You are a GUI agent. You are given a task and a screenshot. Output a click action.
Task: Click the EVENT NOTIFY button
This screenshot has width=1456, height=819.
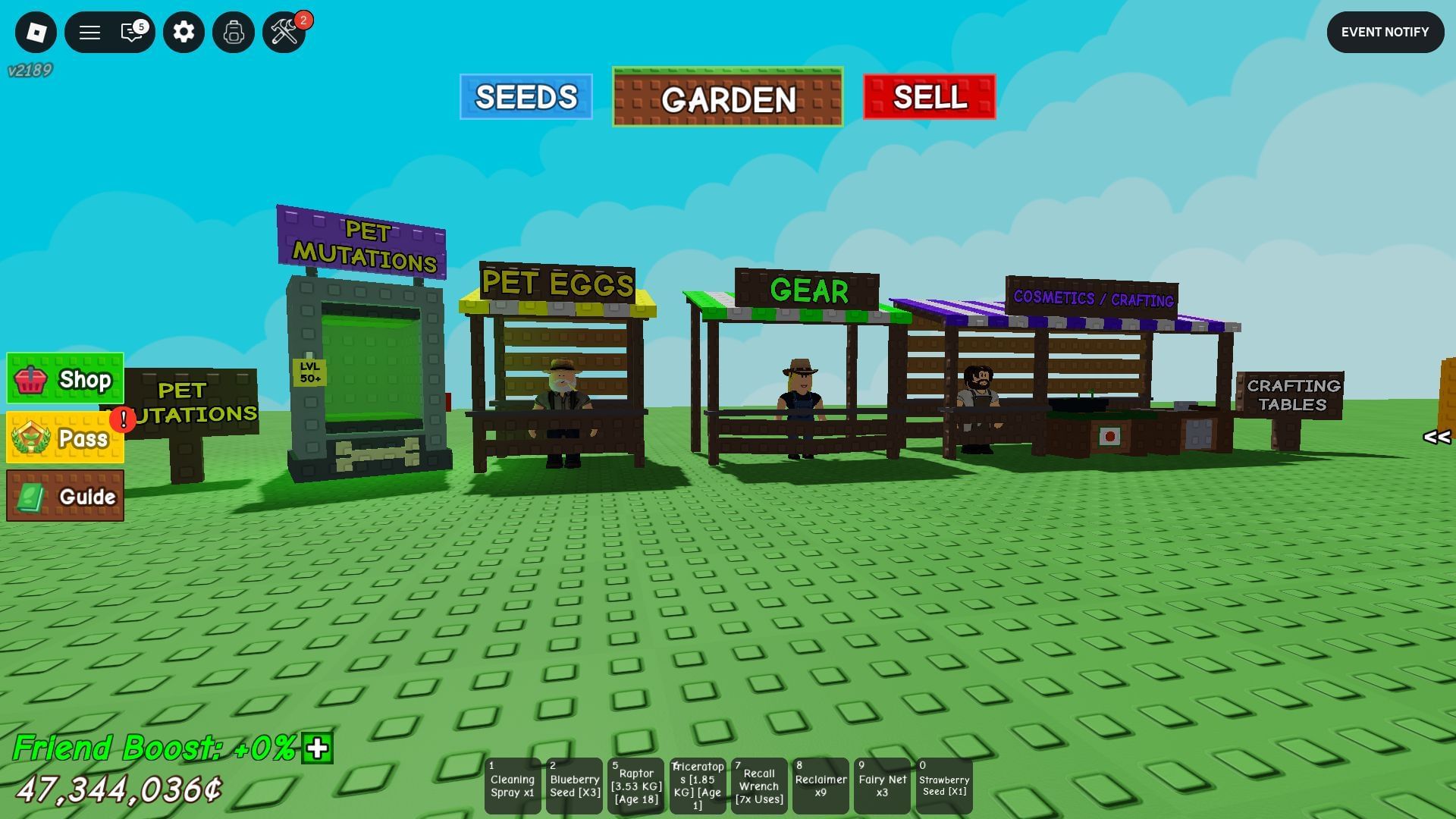pyautogui.click(x=1385, y=32)
